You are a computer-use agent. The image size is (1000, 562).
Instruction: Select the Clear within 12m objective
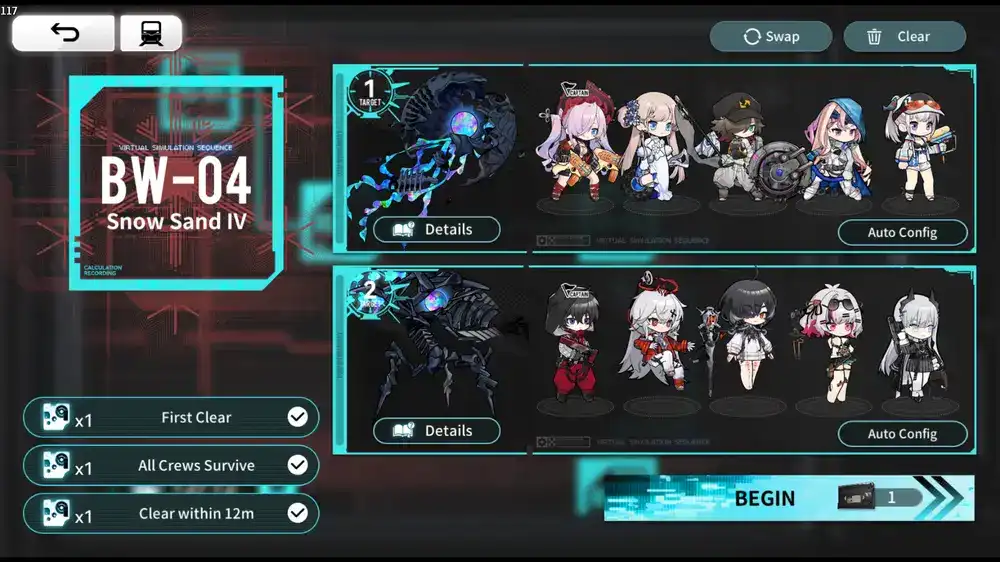point(171,514)
